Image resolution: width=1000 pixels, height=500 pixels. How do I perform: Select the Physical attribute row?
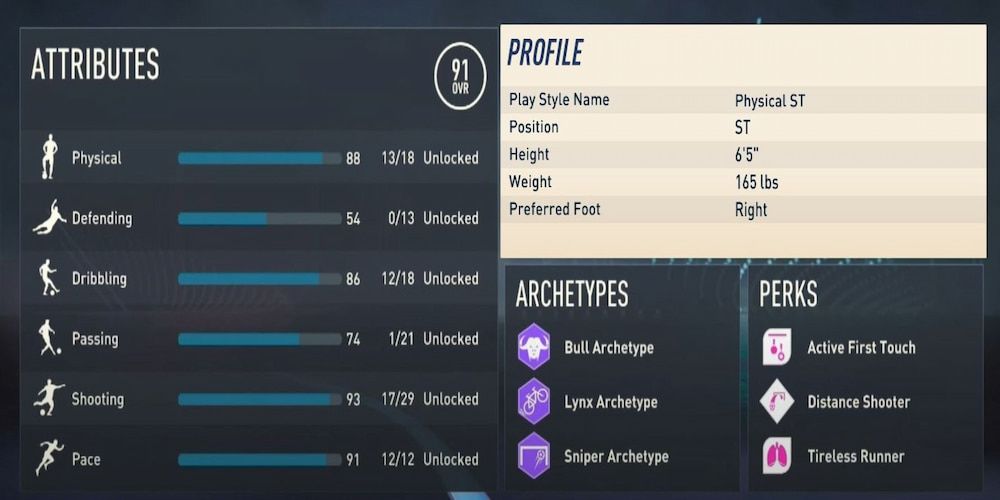click(258, 158)
